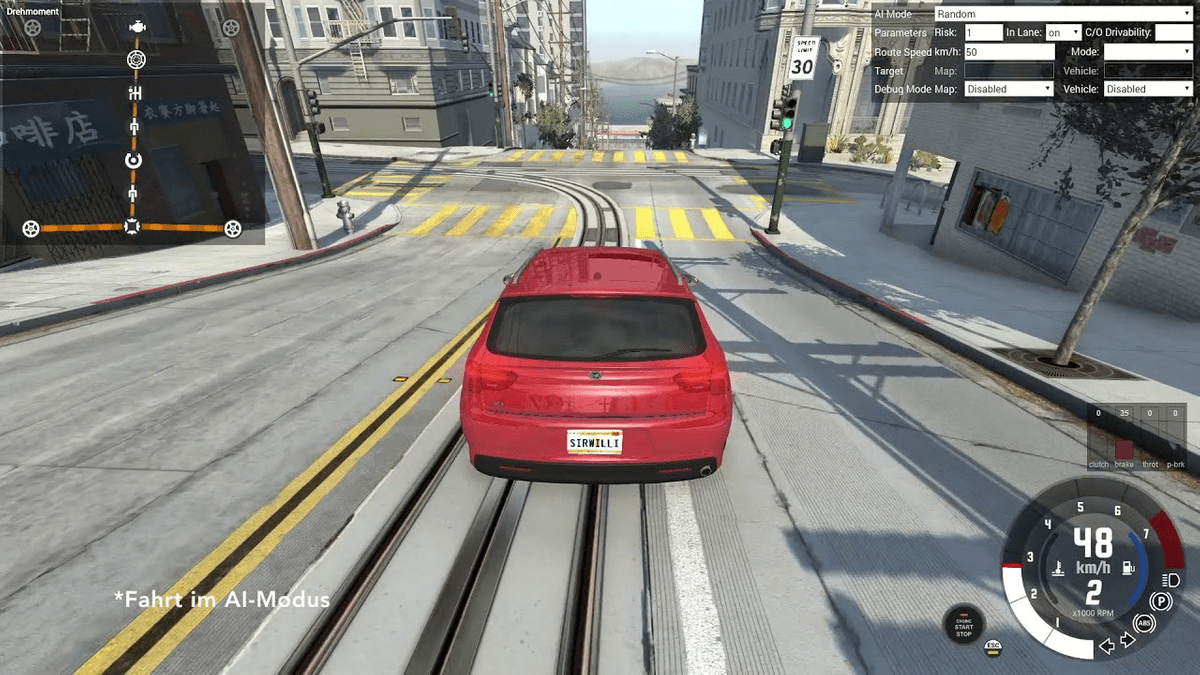Screen dimensions: 1200x675
Task: Click the rear differential icon in the drivetrain diagram
Action: 132,227
